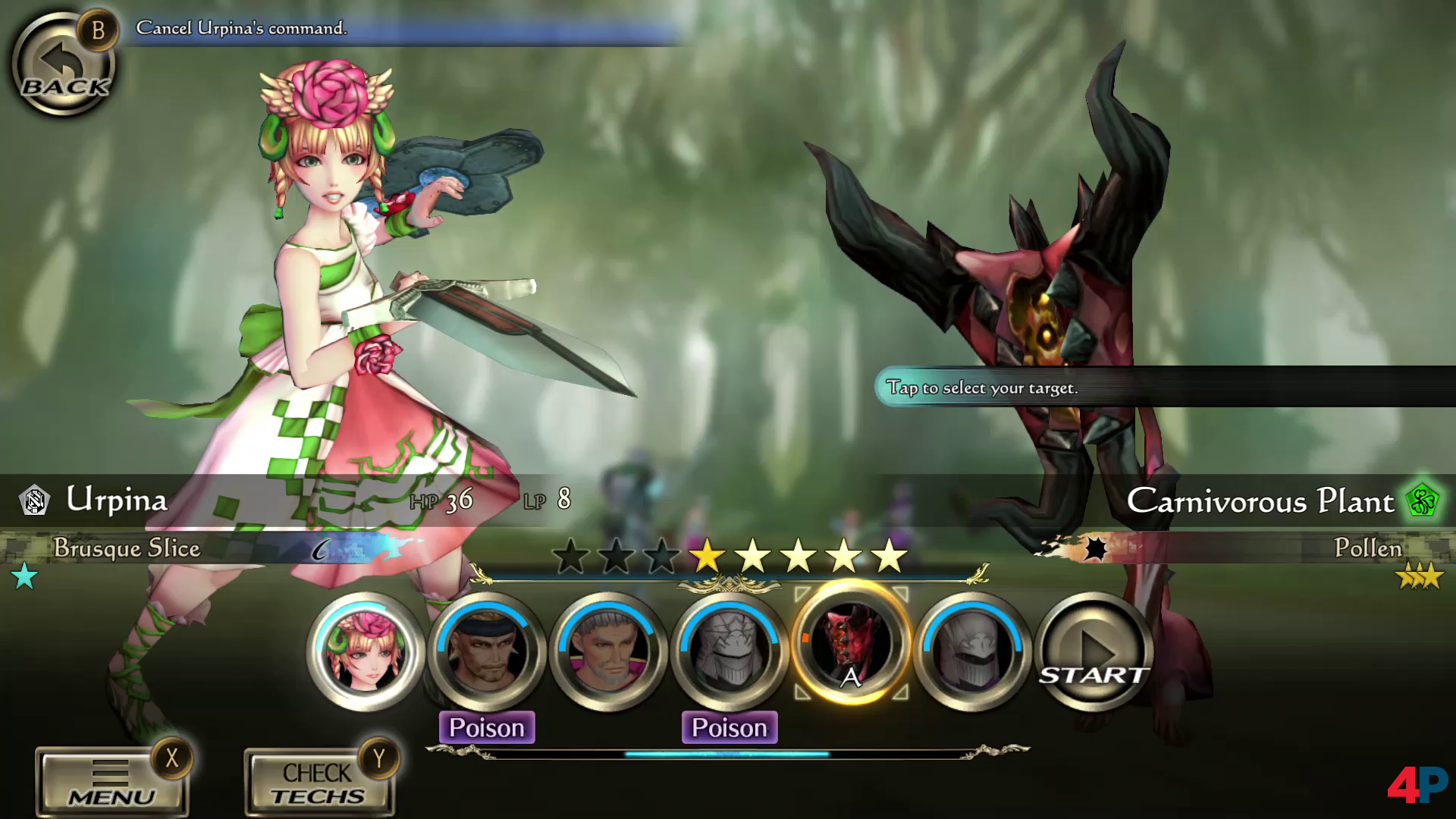Click the BACK button to cancel the command
This screenshot has width=1456, height=819.
coord(64,66)
